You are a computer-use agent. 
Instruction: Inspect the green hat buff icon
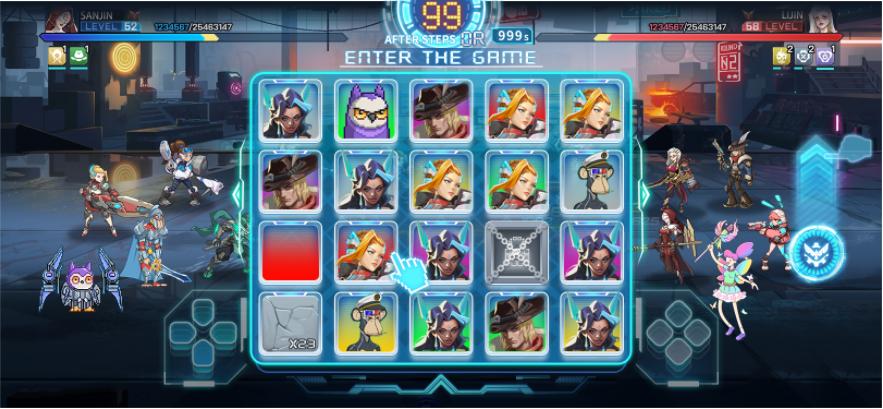(78, 57)
